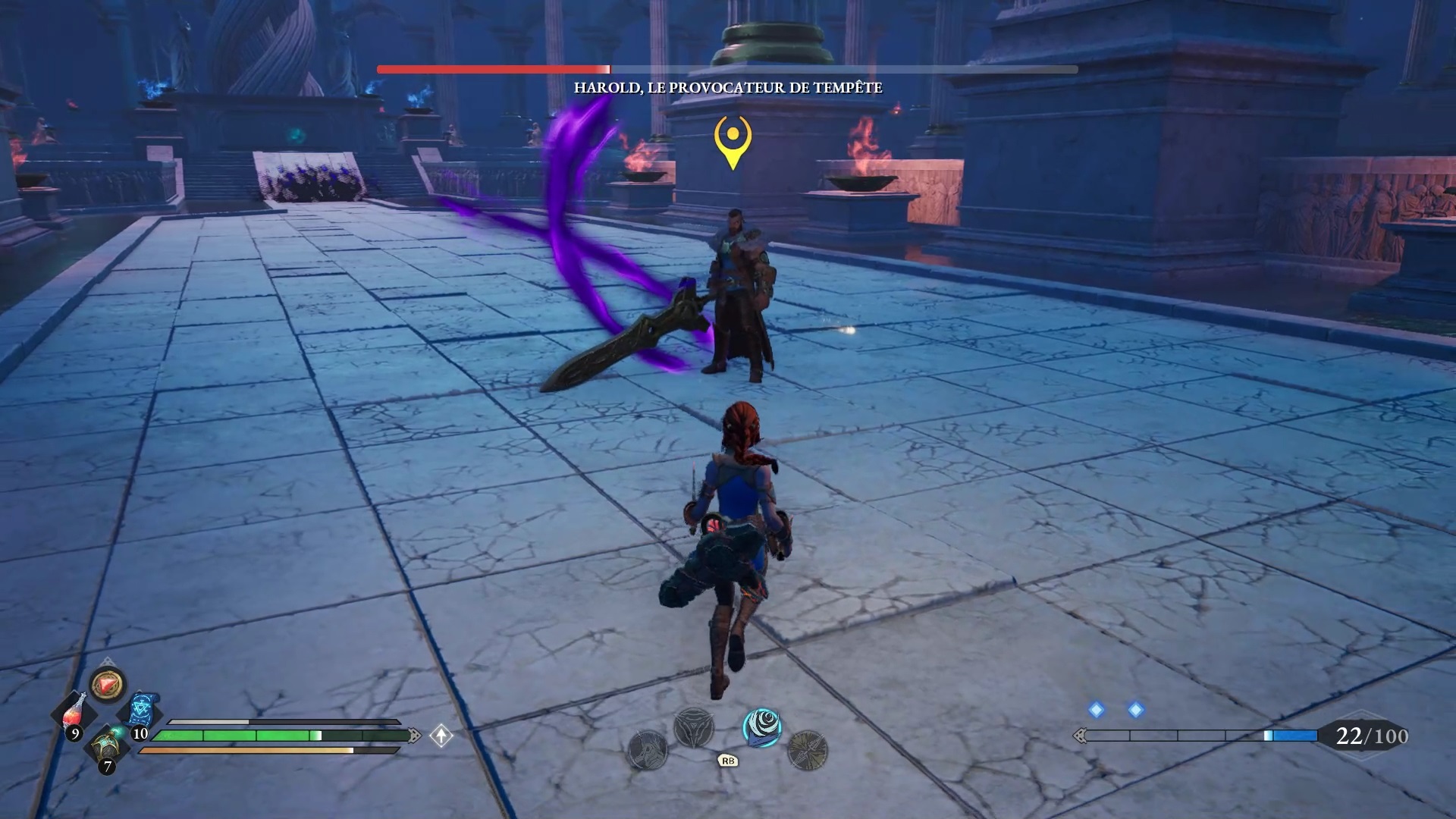Choose the greyed three-pointed crest ability

click(693, 727)
